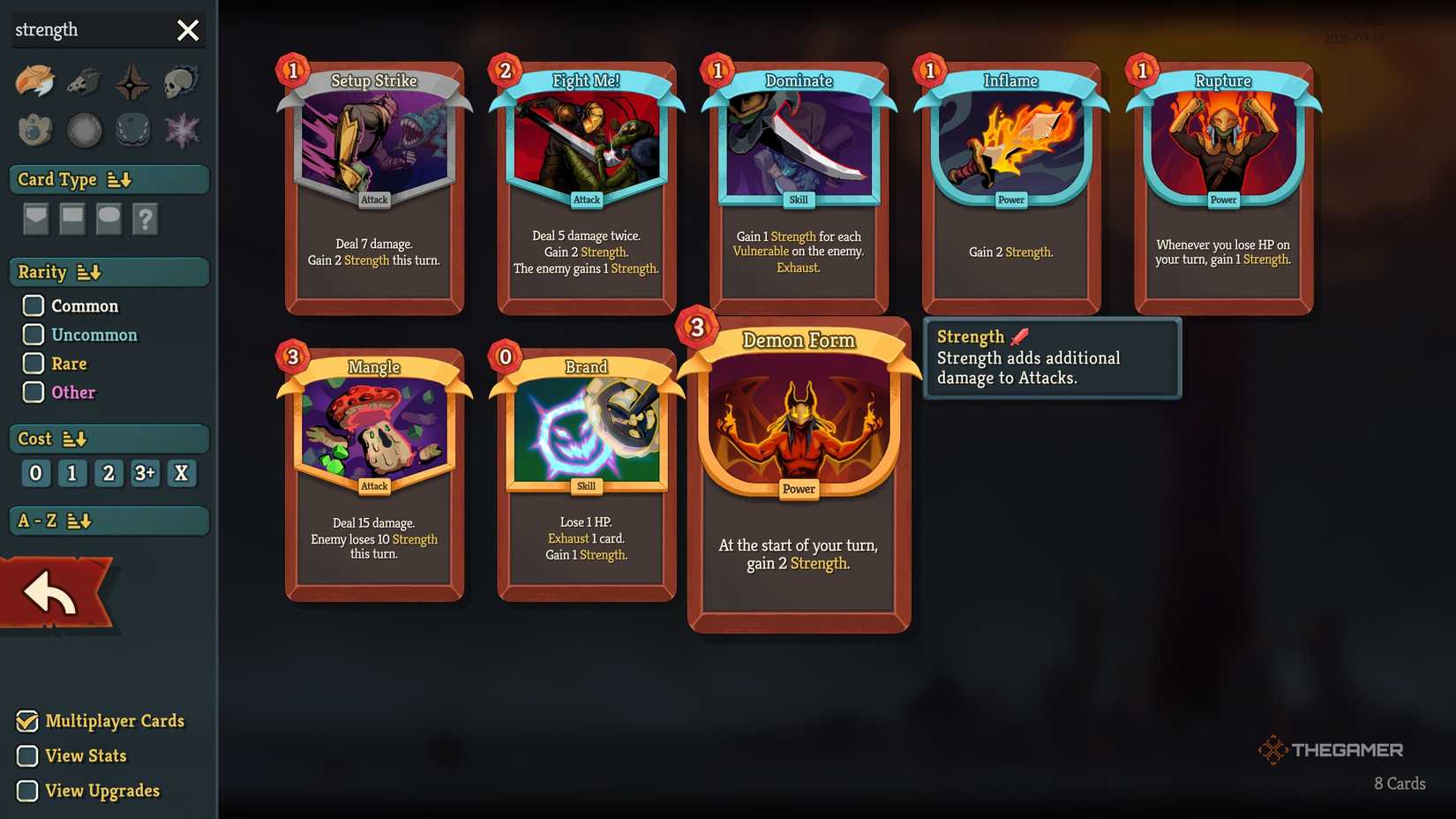This screenshot has height=819, width=1456.
Task: Filter cards by the Skill card type
Action: [x=71, y=219]
